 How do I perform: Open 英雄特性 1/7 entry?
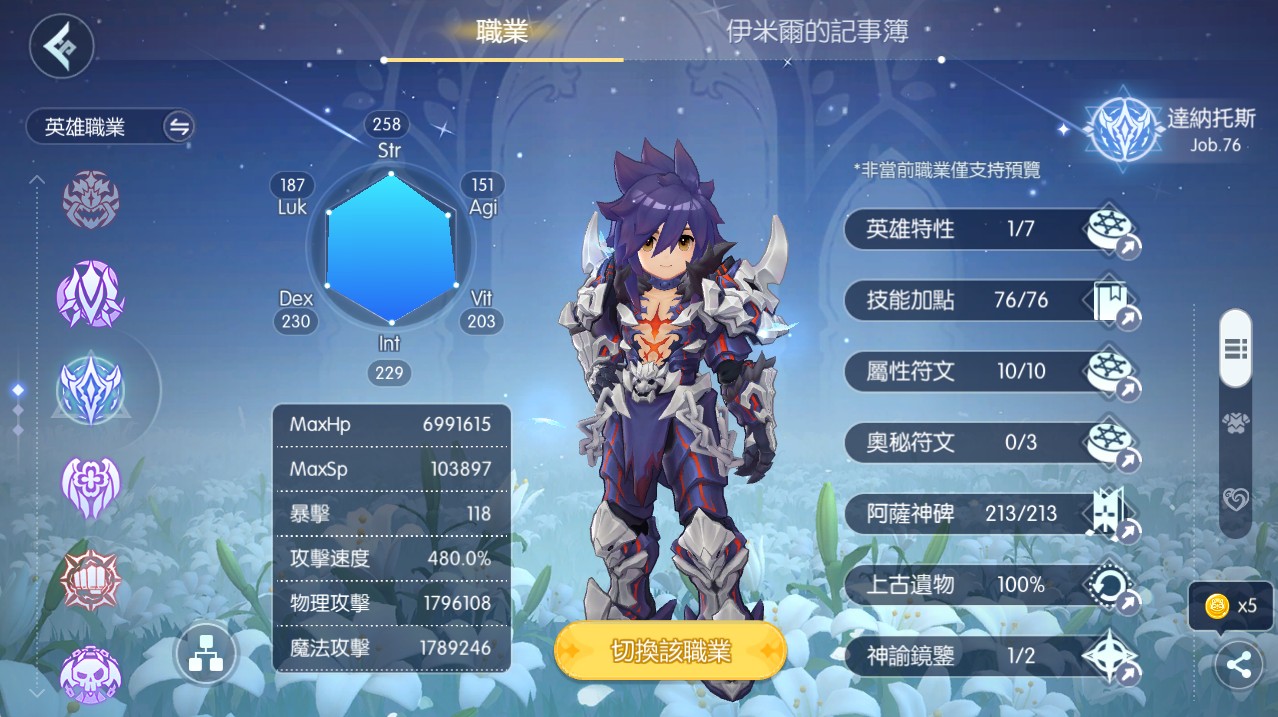click(x=990, y=230)
